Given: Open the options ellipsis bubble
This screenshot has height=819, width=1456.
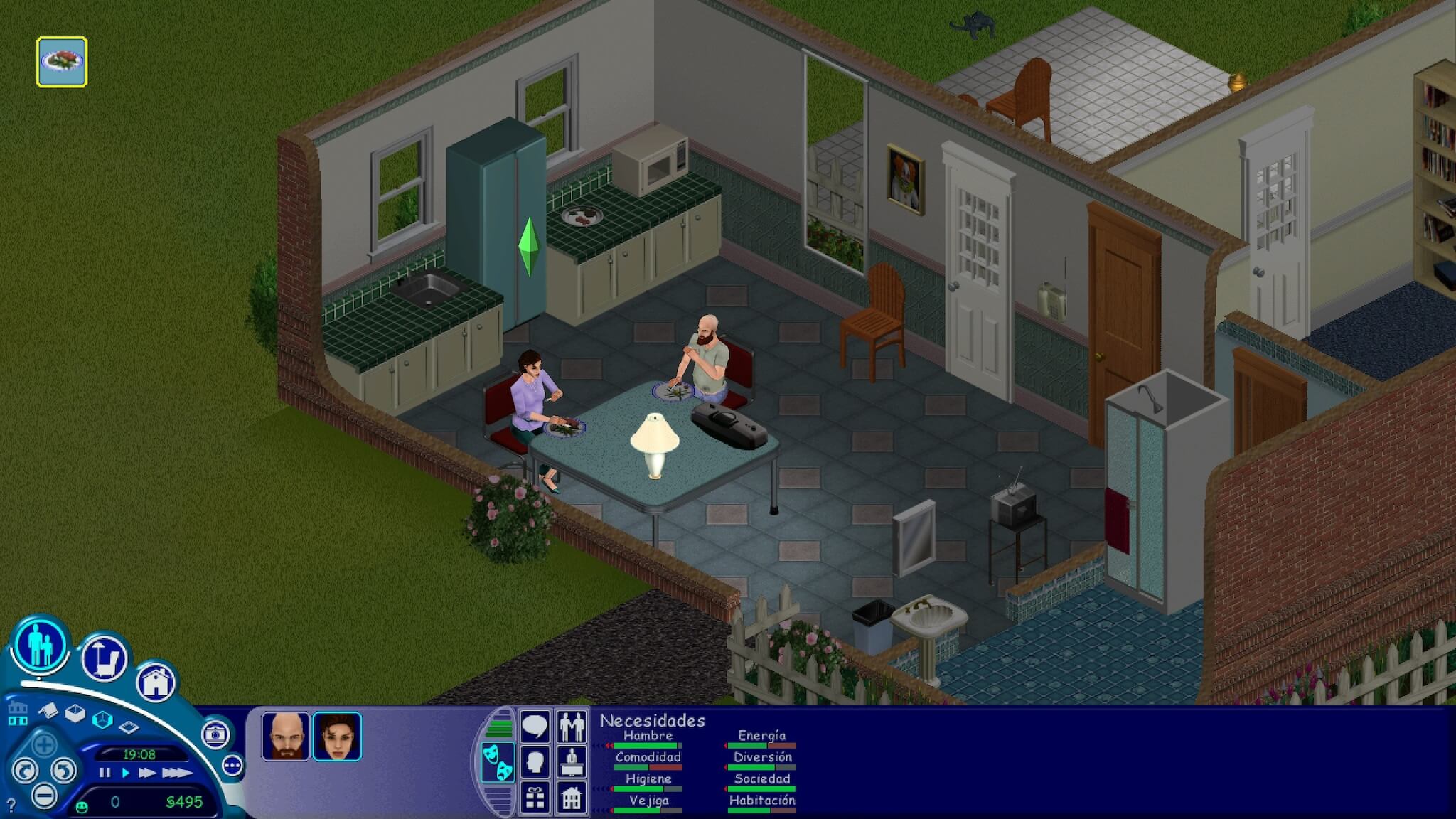Looking at the screenshot, I should pos(232,765).
